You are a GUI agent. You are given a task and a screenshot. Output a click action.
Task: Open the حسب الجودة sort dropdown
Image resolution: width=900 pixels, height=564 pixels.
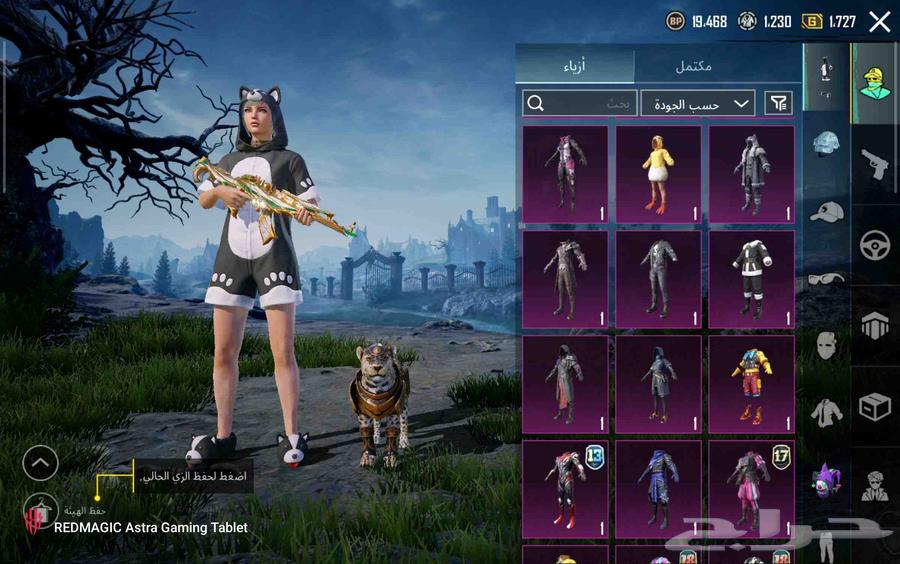click(x=698, y=103)
